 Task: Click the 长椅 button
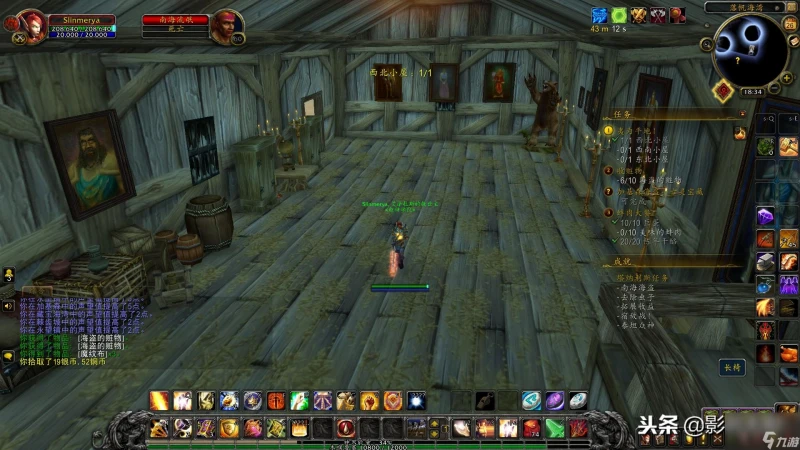(733, 367)
